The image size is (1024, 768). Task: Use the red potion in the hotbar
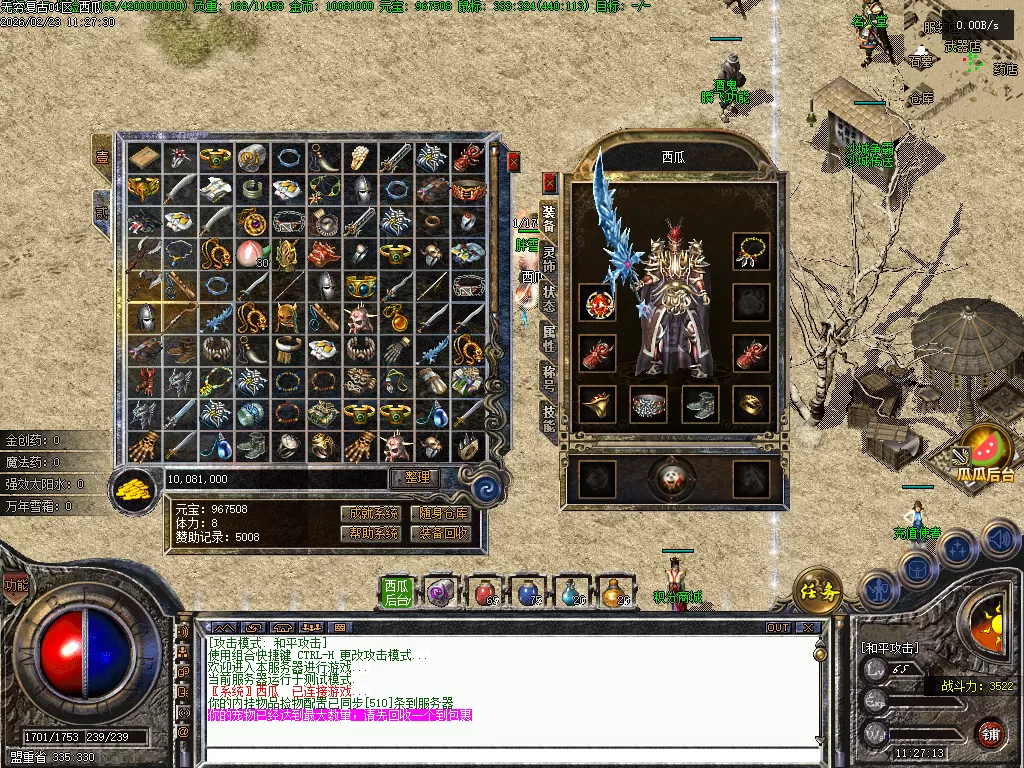[x=484, y=592]
